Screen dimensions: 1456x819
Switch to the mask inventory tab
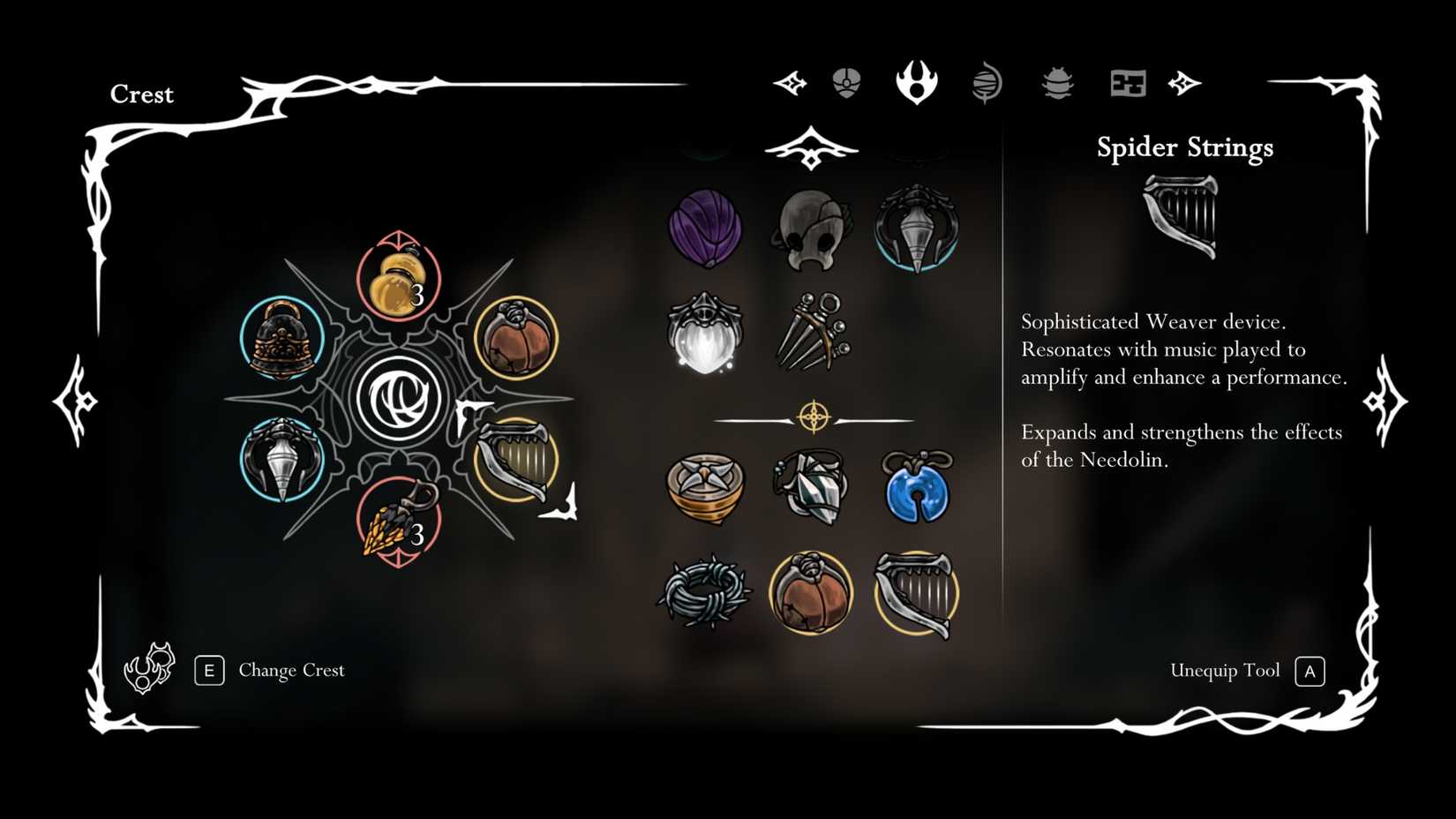pyautogui.click(x=847, y=84)
